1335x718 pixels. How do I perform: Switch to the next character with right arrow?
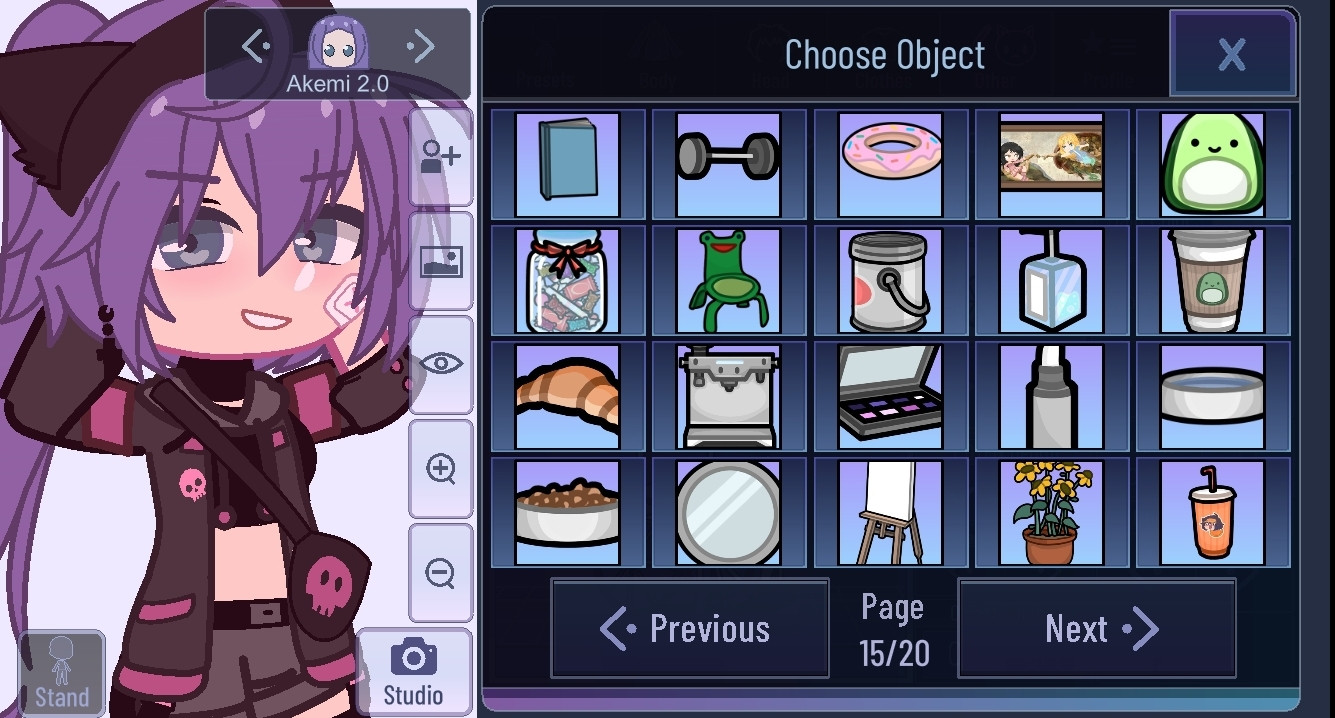click(422, 46)
